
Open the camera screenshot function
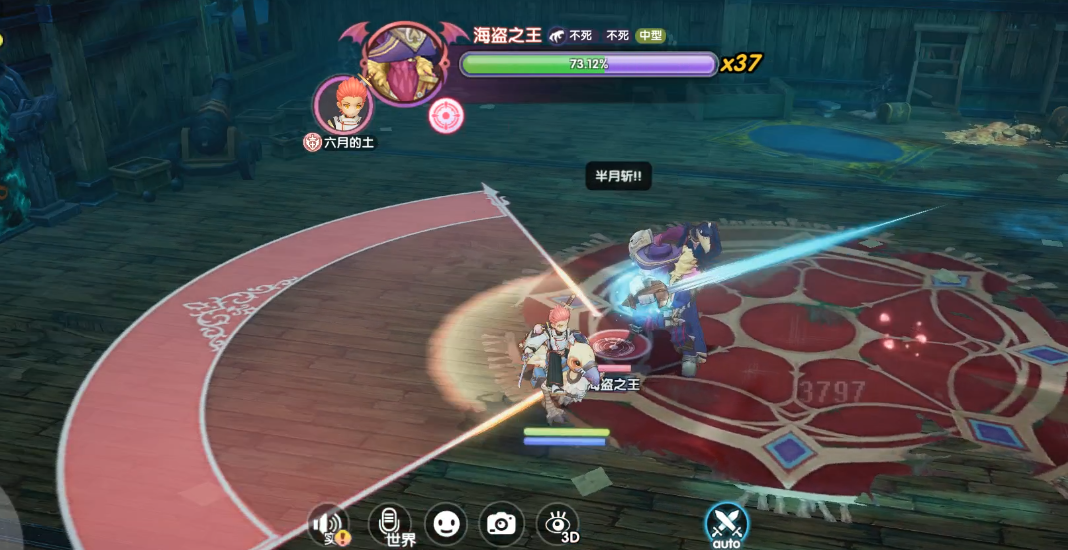coord(501,523)
